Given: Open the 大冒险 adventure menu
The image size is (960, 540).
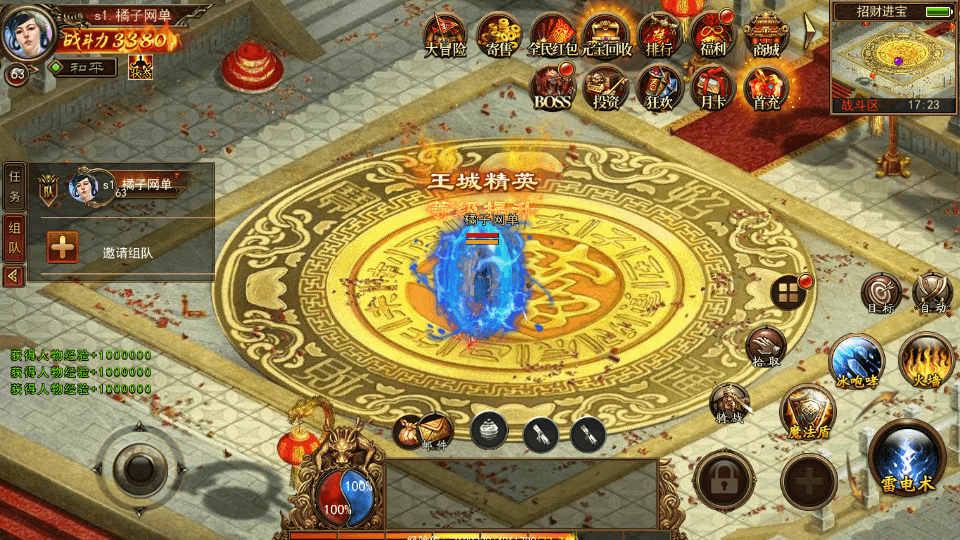Looking at the screenshot, I should 445,33.
